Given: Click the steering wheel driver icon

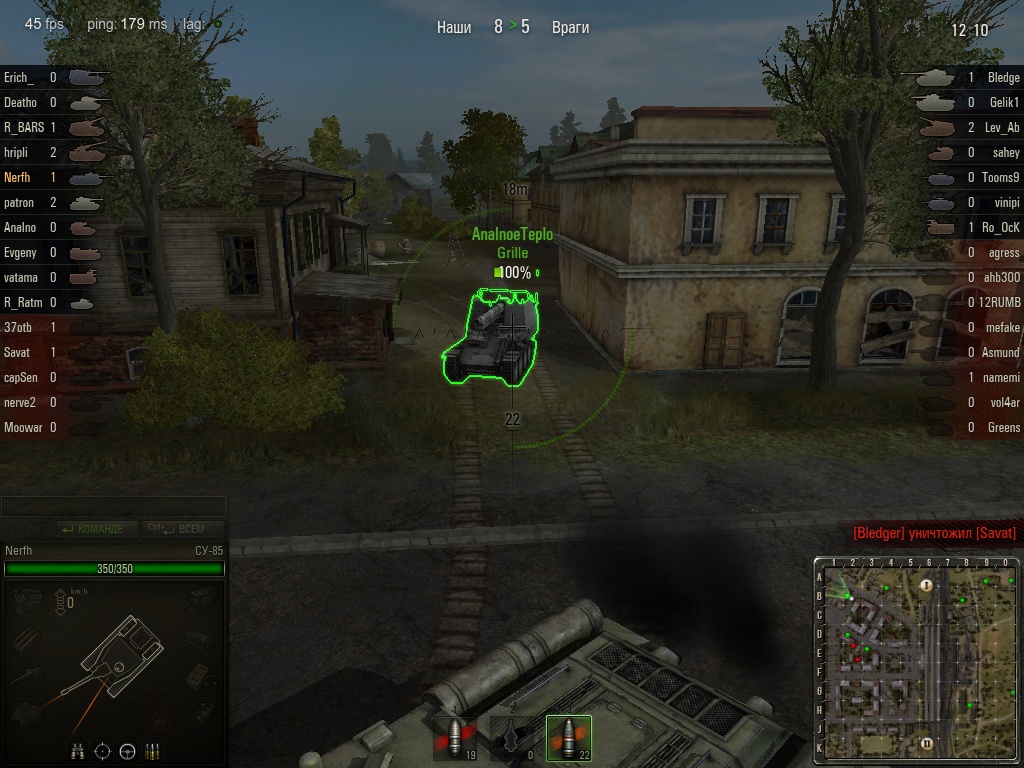Looking at the screenshot, I should 127,750.
